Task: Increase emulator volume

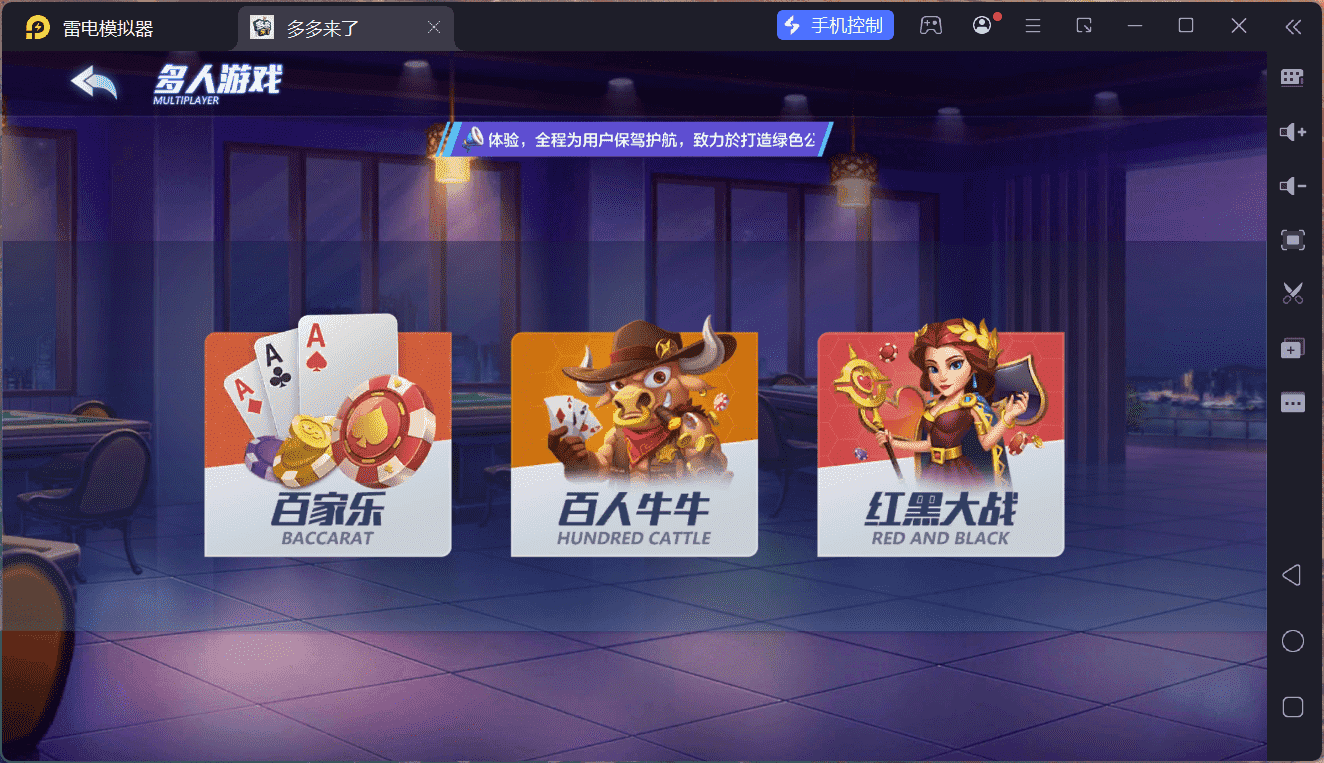Action: pyautogui.click(x=1292, y=131)
